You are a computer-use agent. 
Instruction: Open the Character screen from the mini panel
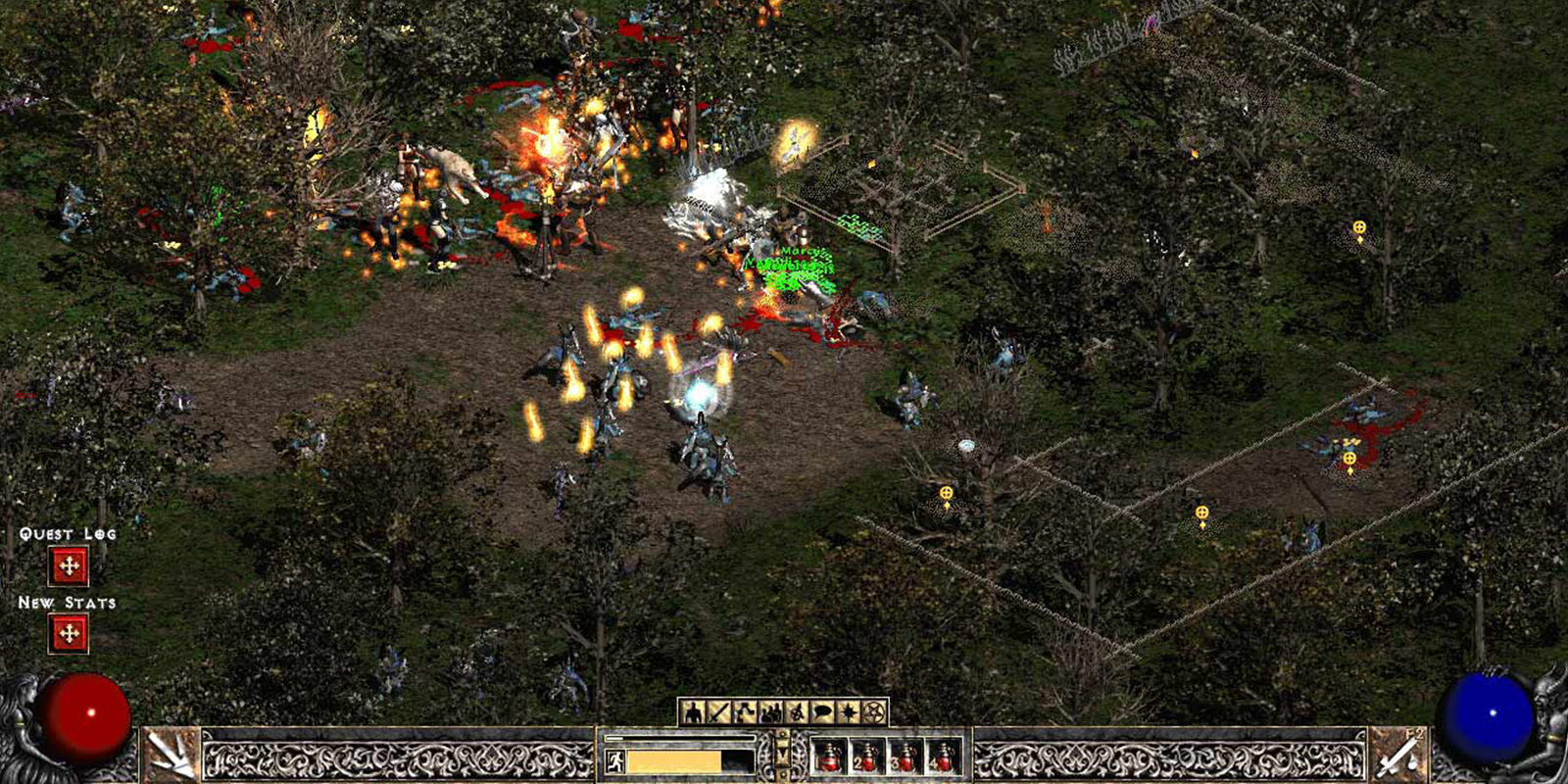pos(692,711)
